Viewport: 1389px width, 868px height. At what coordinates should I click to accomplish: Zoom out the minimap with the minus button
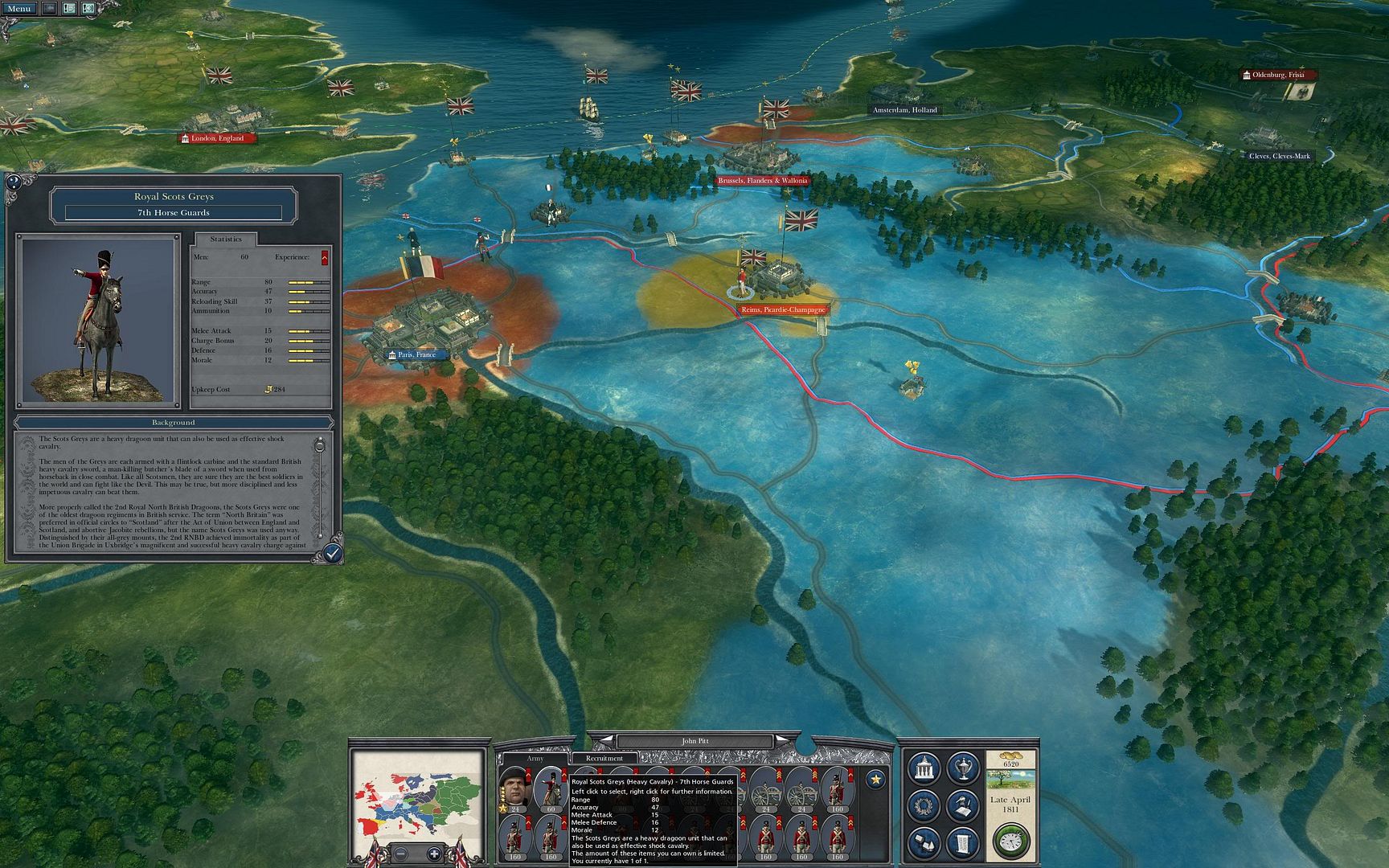(402, 854)
